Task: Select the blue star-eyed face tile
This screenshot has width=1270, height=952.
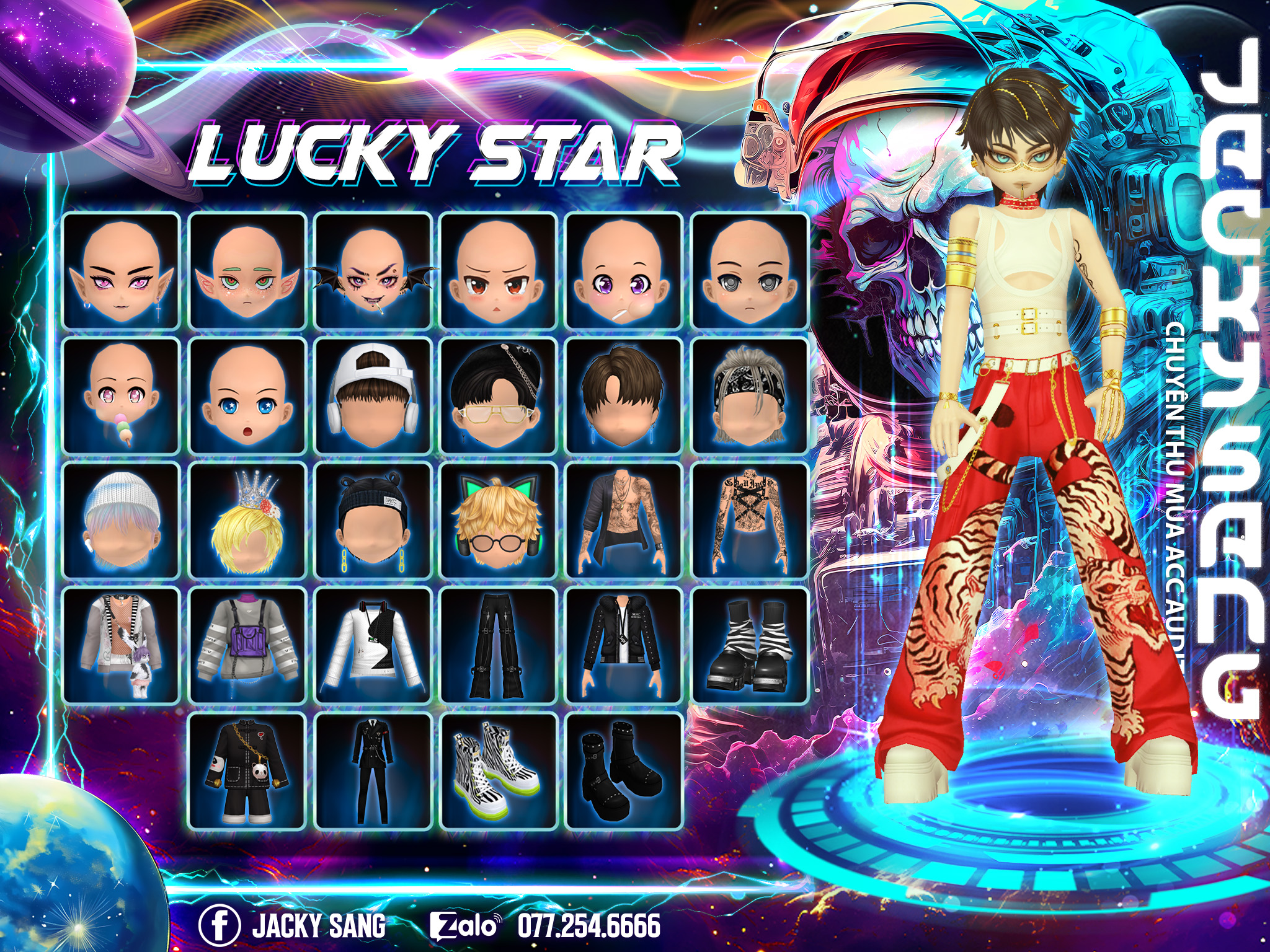Action: [x=247, y=396]
